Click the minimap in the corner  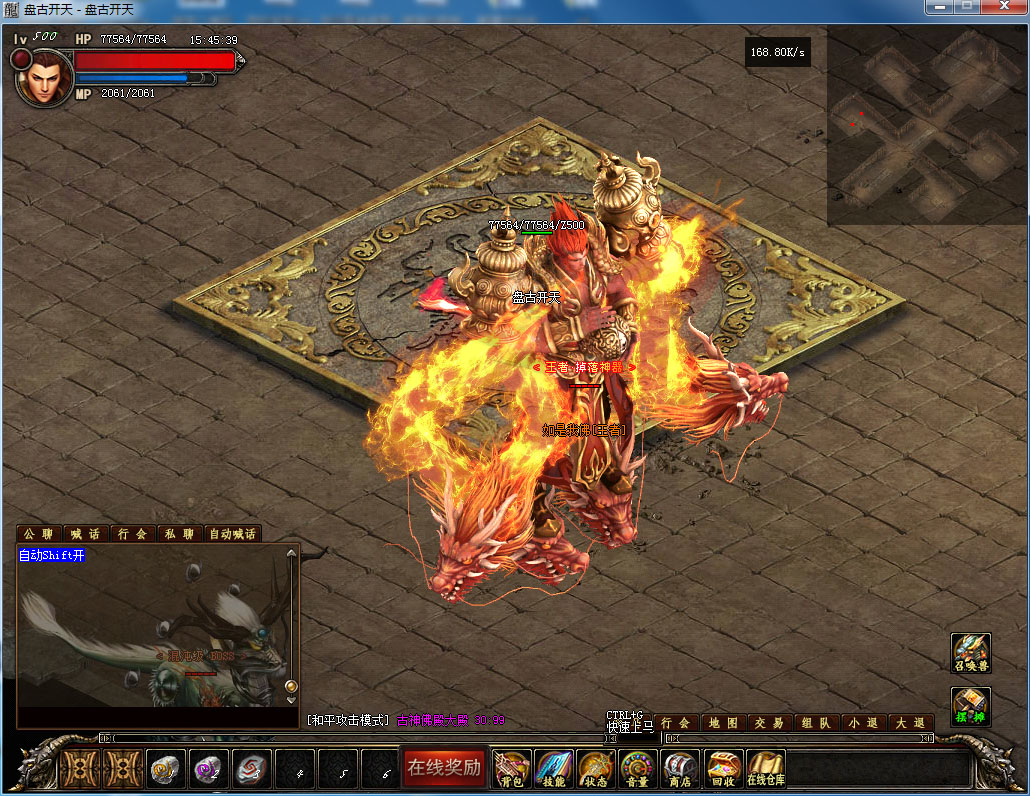(926, 125)
